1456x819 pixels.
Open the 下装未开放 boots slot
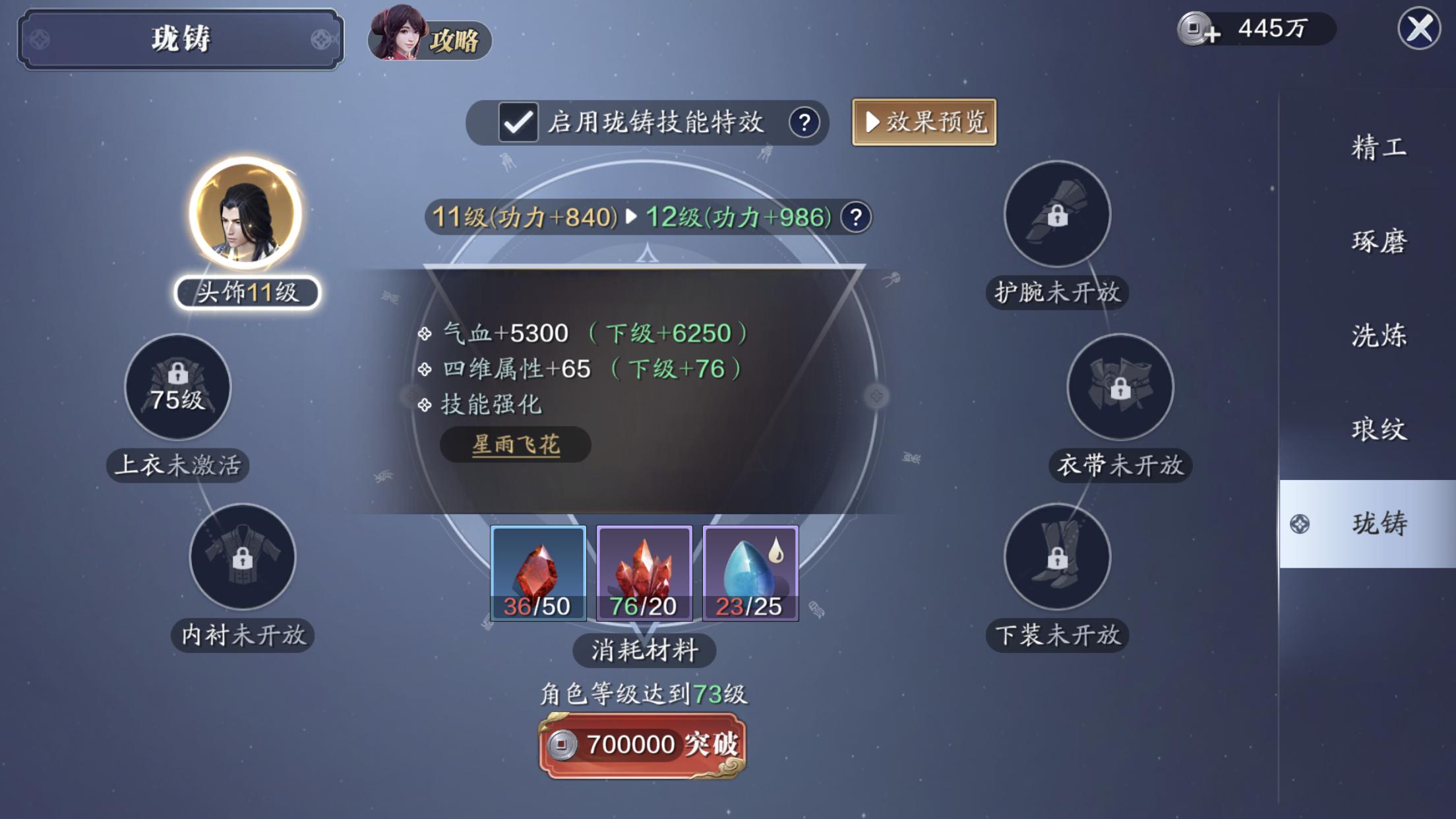(1056, 557)
